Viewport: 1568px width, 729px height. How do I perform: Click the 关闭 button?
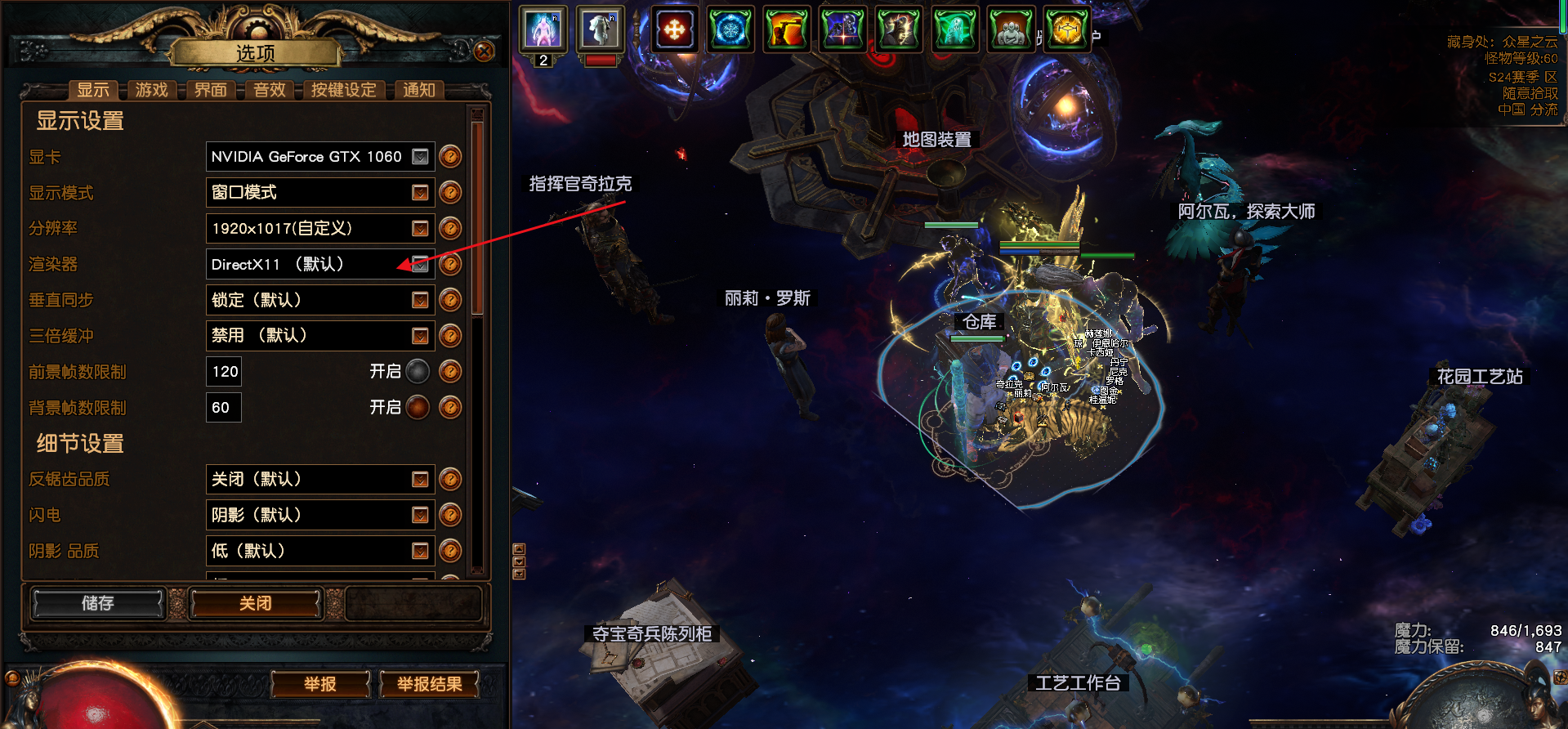255,603
